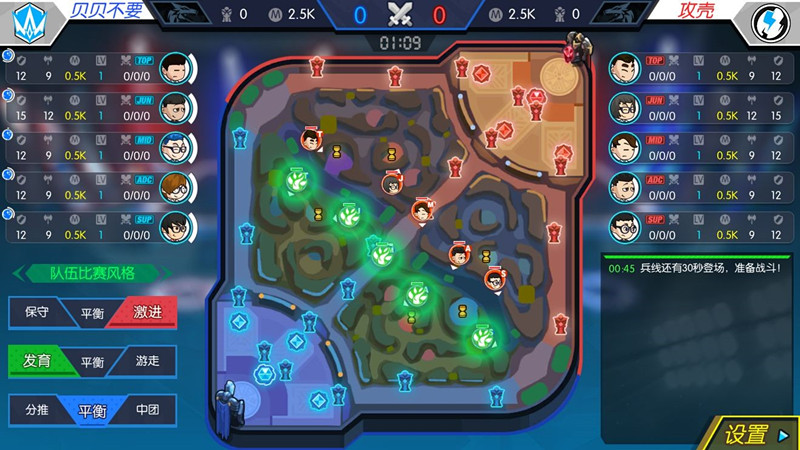Choose the 激进 aggressive style option

(x=146, y=312)
